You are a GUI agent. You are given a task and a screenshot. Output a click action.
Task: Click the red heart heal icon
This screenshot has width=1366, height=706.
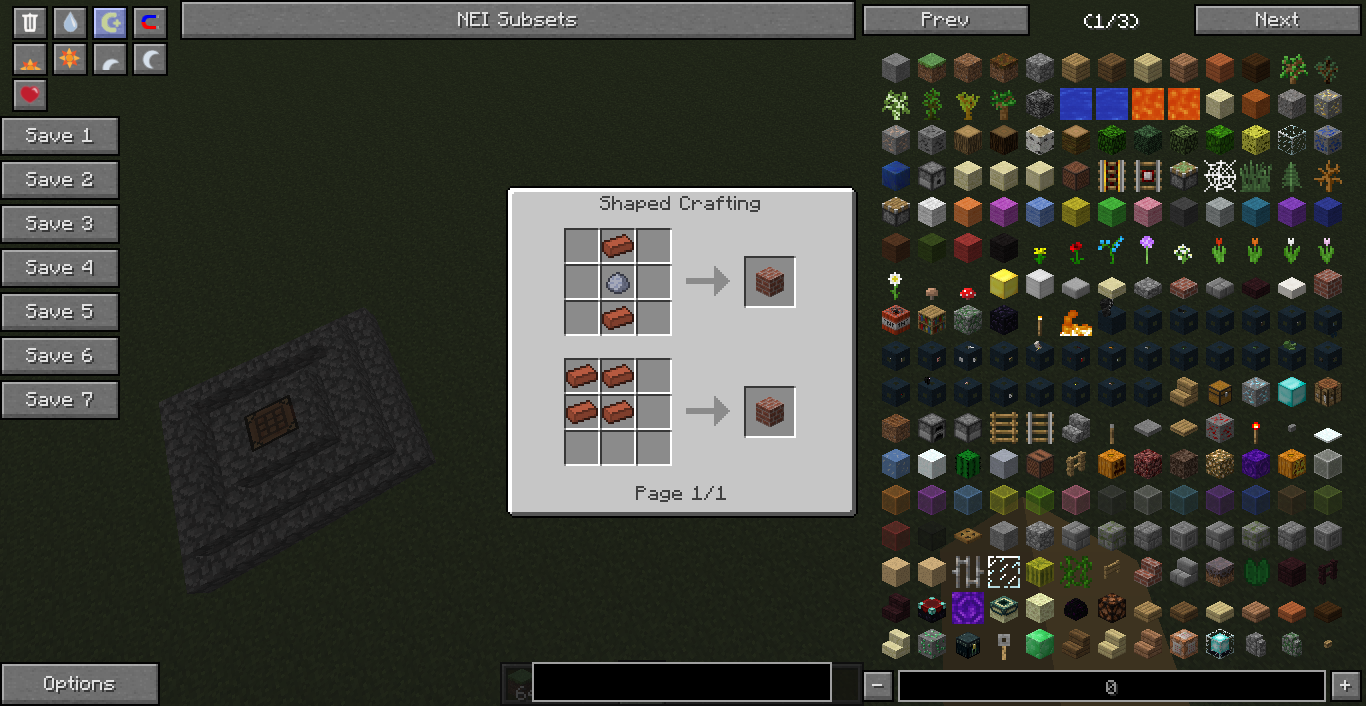30,95
